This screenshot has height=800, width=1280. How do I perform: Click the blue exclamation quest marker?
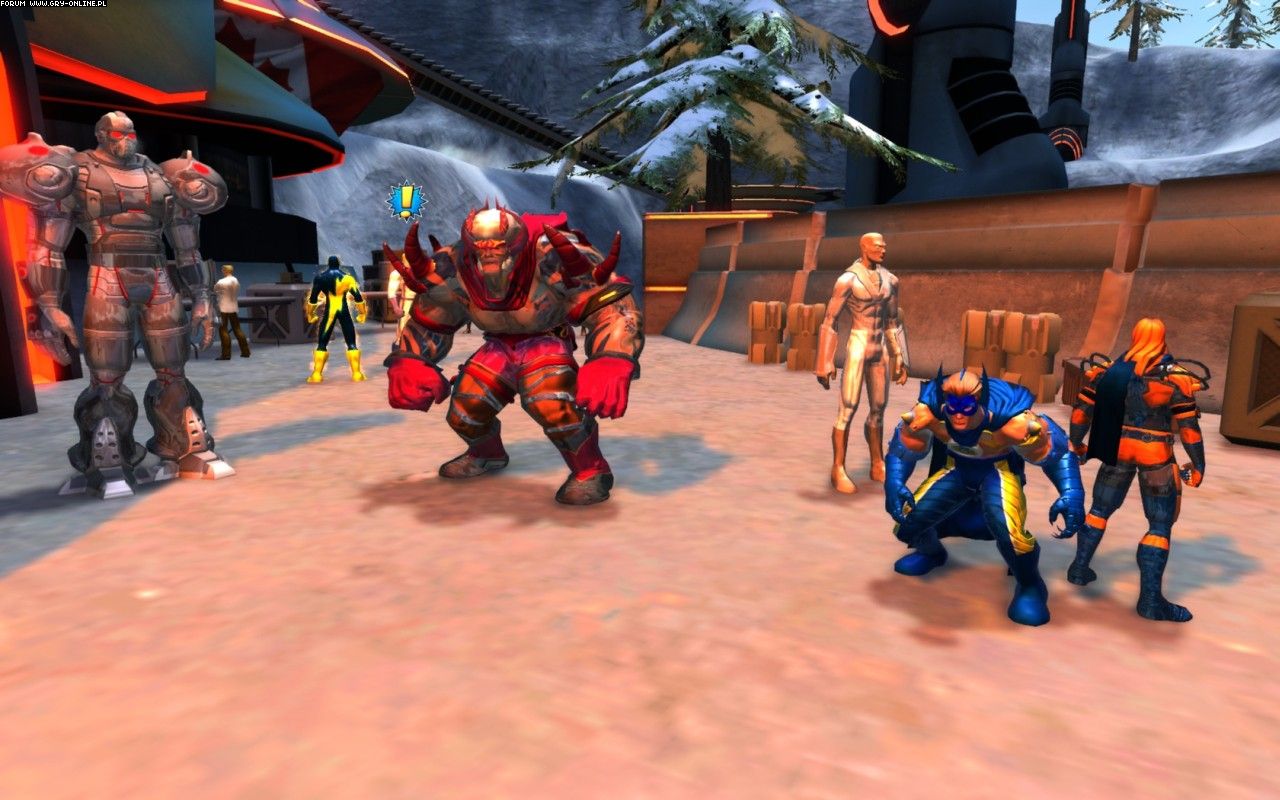(x=406, y=201)
